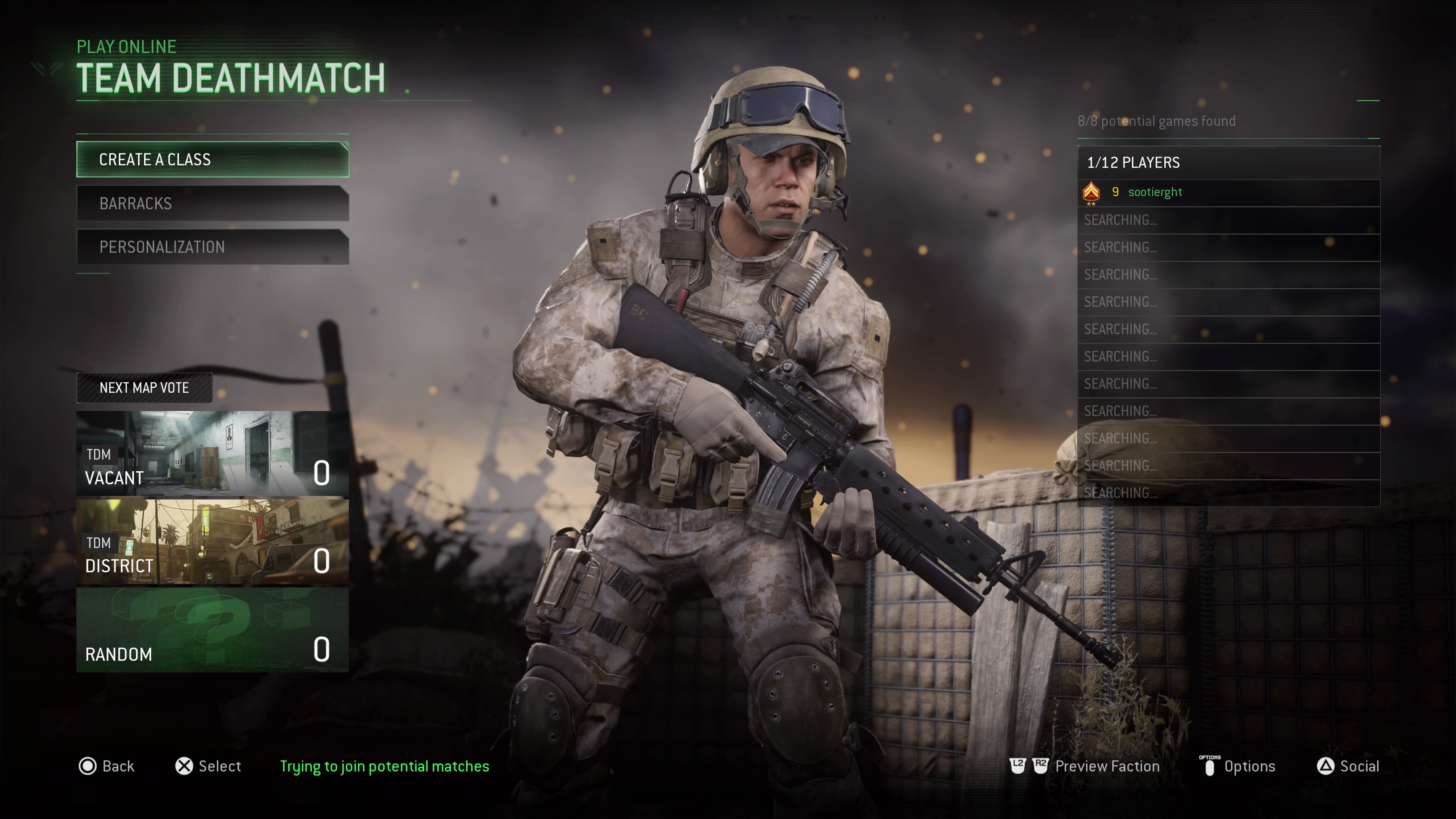This screenshot has width=1456, height=819.
Task: Select the Personalization menu option
Action: coord(212,247)
